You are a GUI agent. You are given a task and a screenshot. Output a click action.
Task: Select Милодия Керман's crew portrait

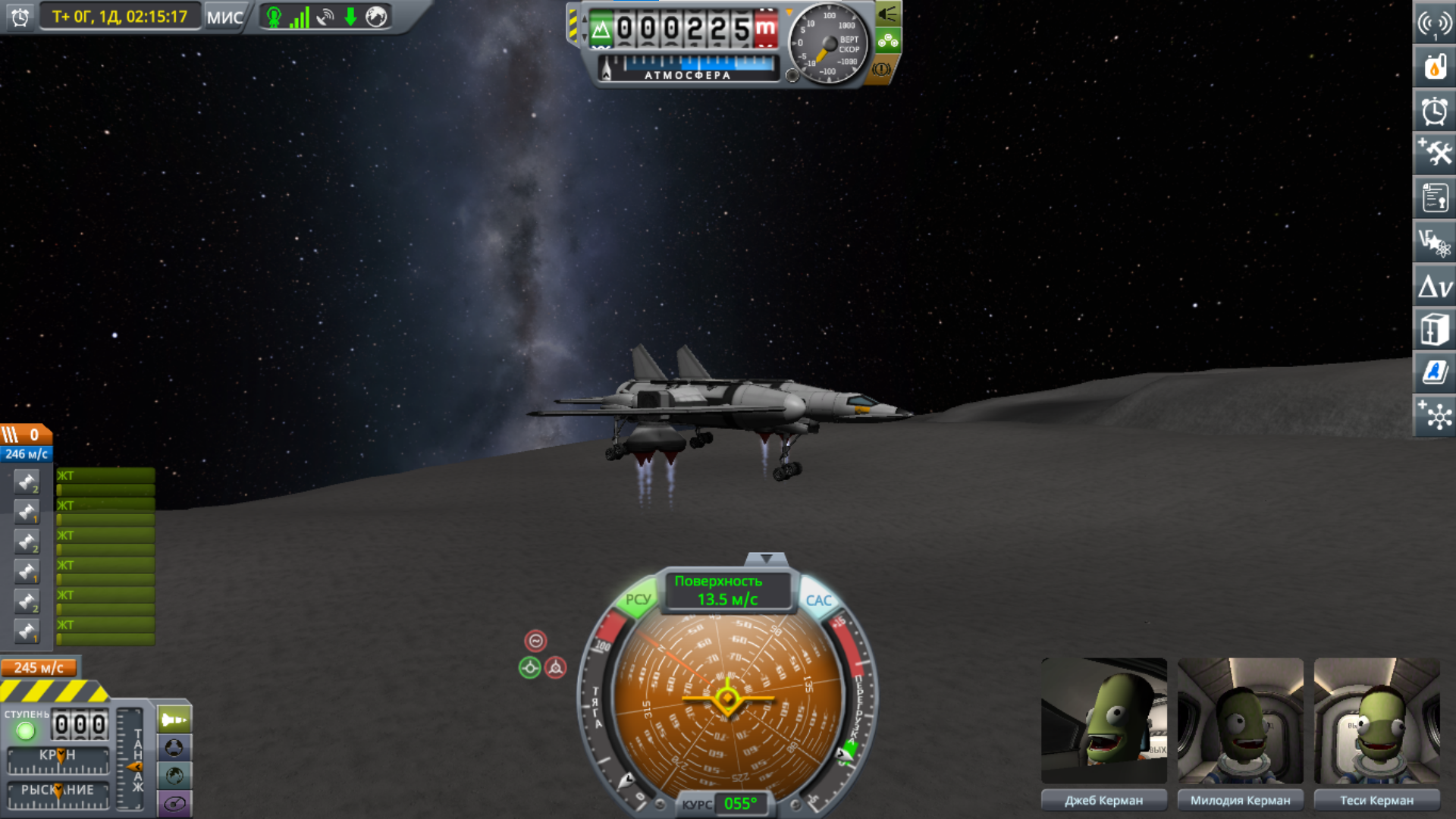[1240, 720]
